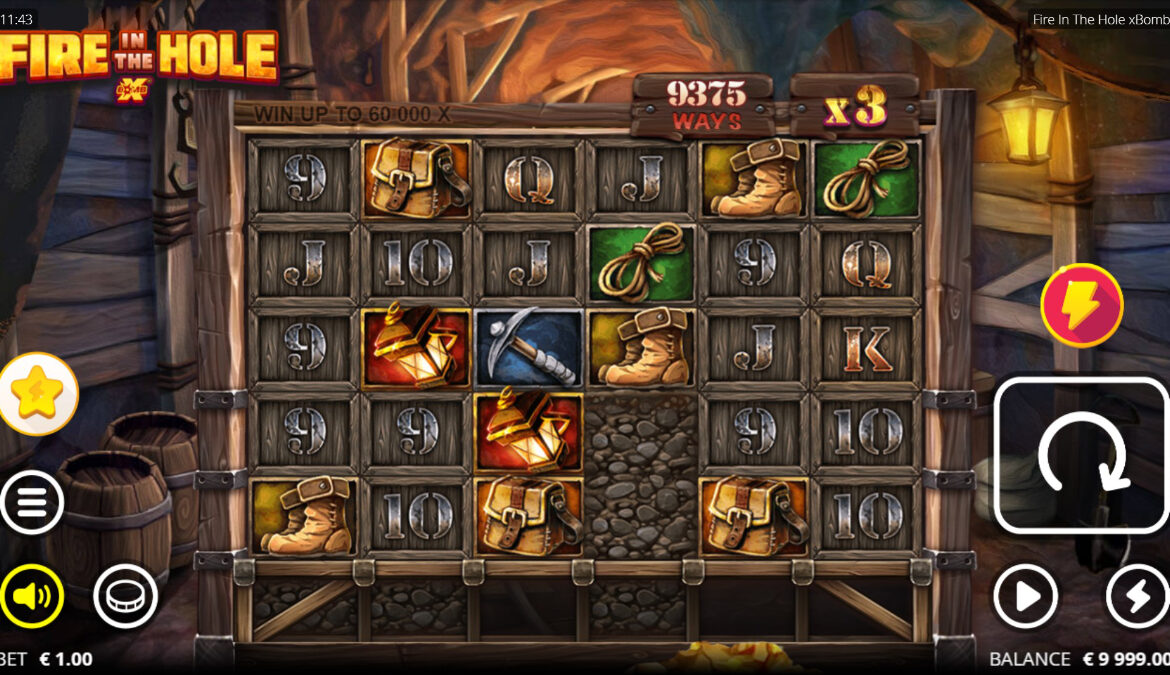Start autoplay with the play triangle button

click(1025, 597)
